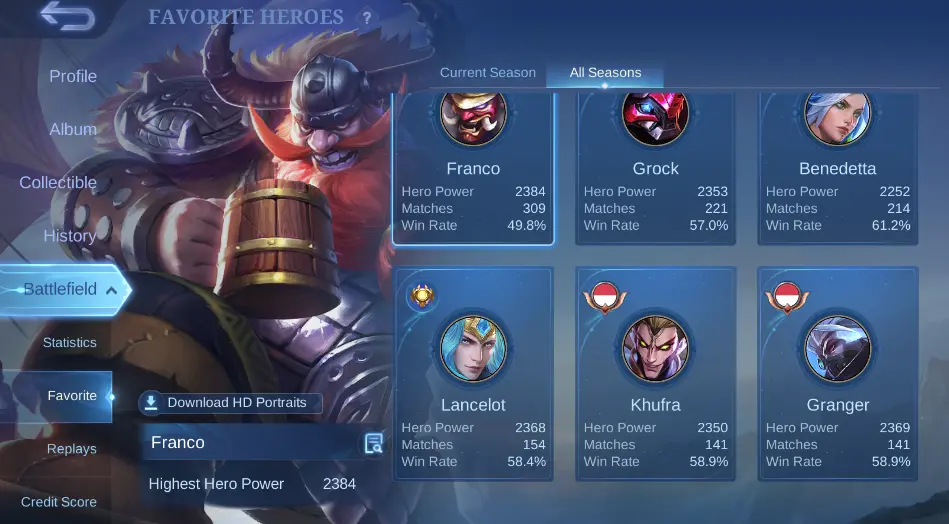Viewport: 949px width, 524px height.
Task: Select the Grock hero card
Action: 655,170
